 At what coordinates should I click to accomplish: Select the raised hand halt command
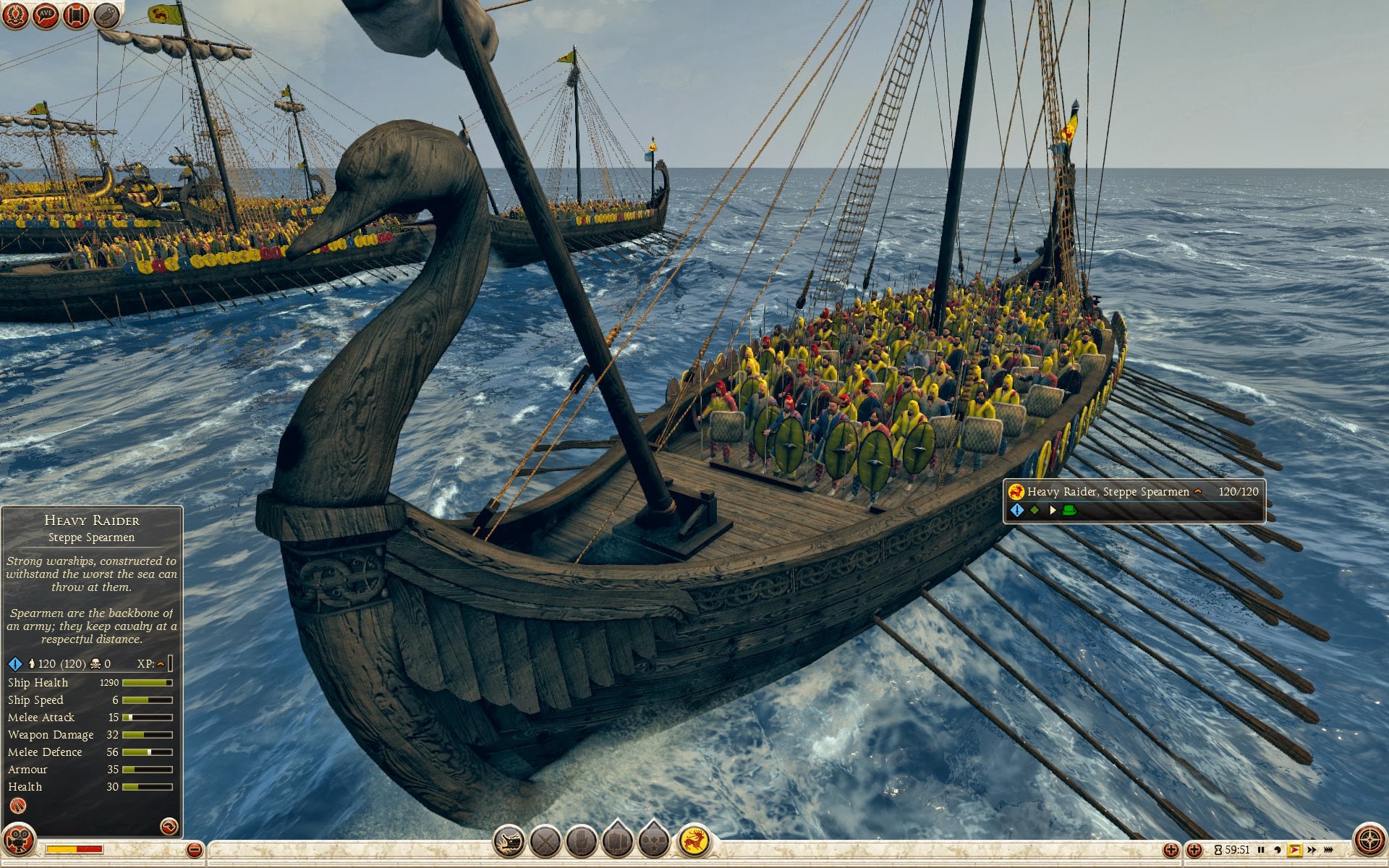click(582, 842)
